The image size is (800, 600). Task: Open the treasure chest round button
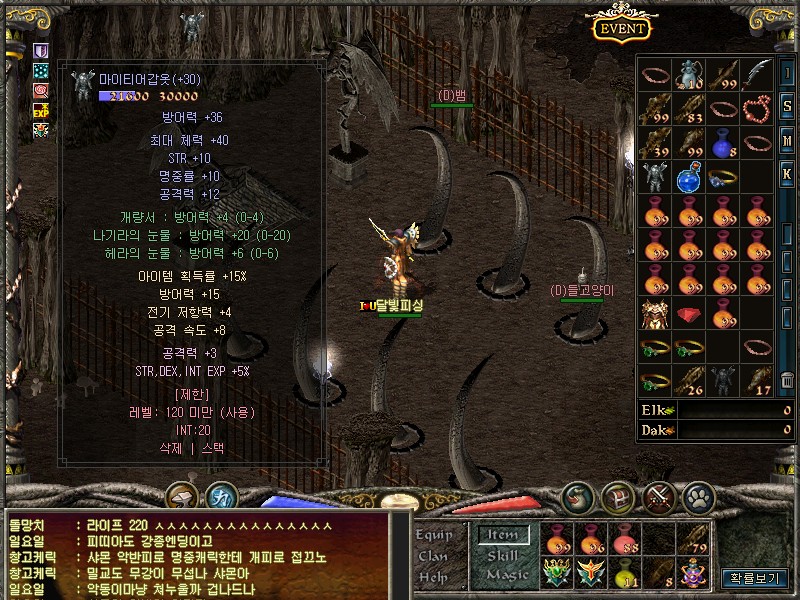pyautogui.click(x=619, y=497)
